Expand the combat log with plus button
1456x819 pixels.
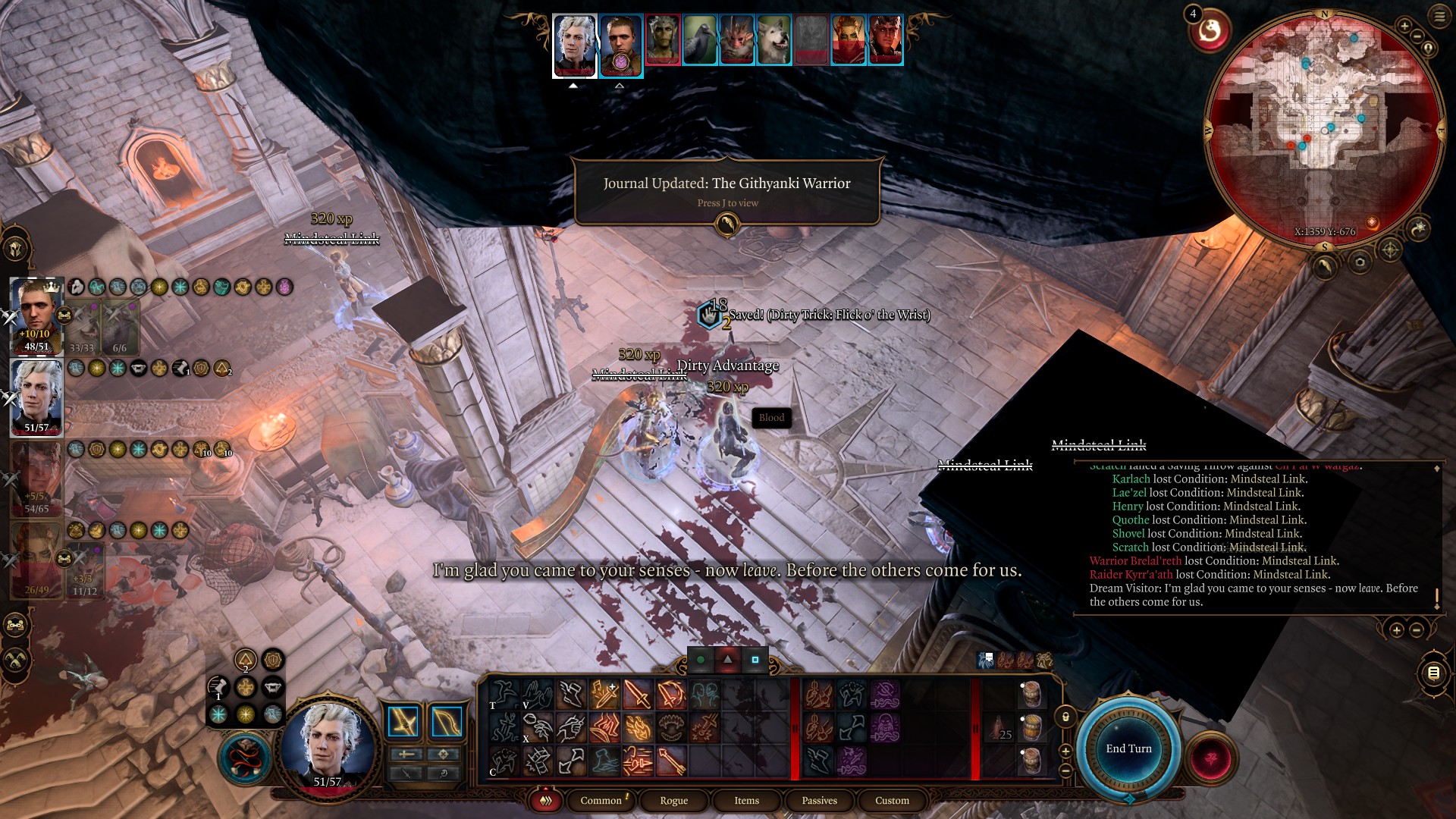[x=1396, y=629]
